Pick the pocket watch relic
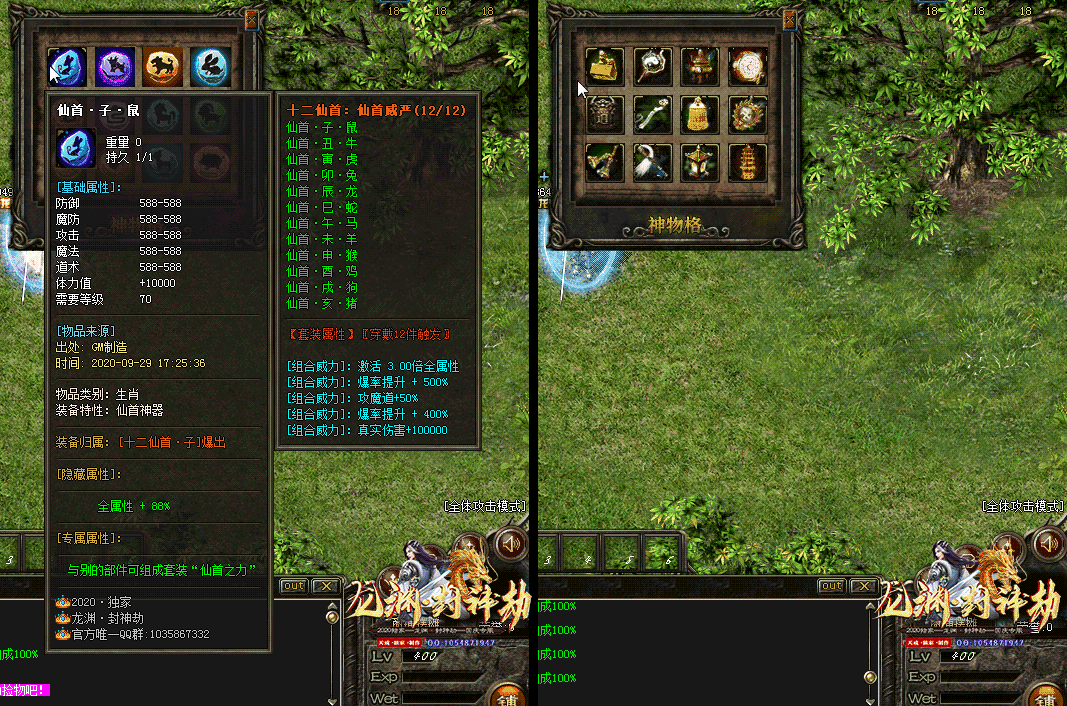Viewport: 1067px width, 706px height. [747, 67]
